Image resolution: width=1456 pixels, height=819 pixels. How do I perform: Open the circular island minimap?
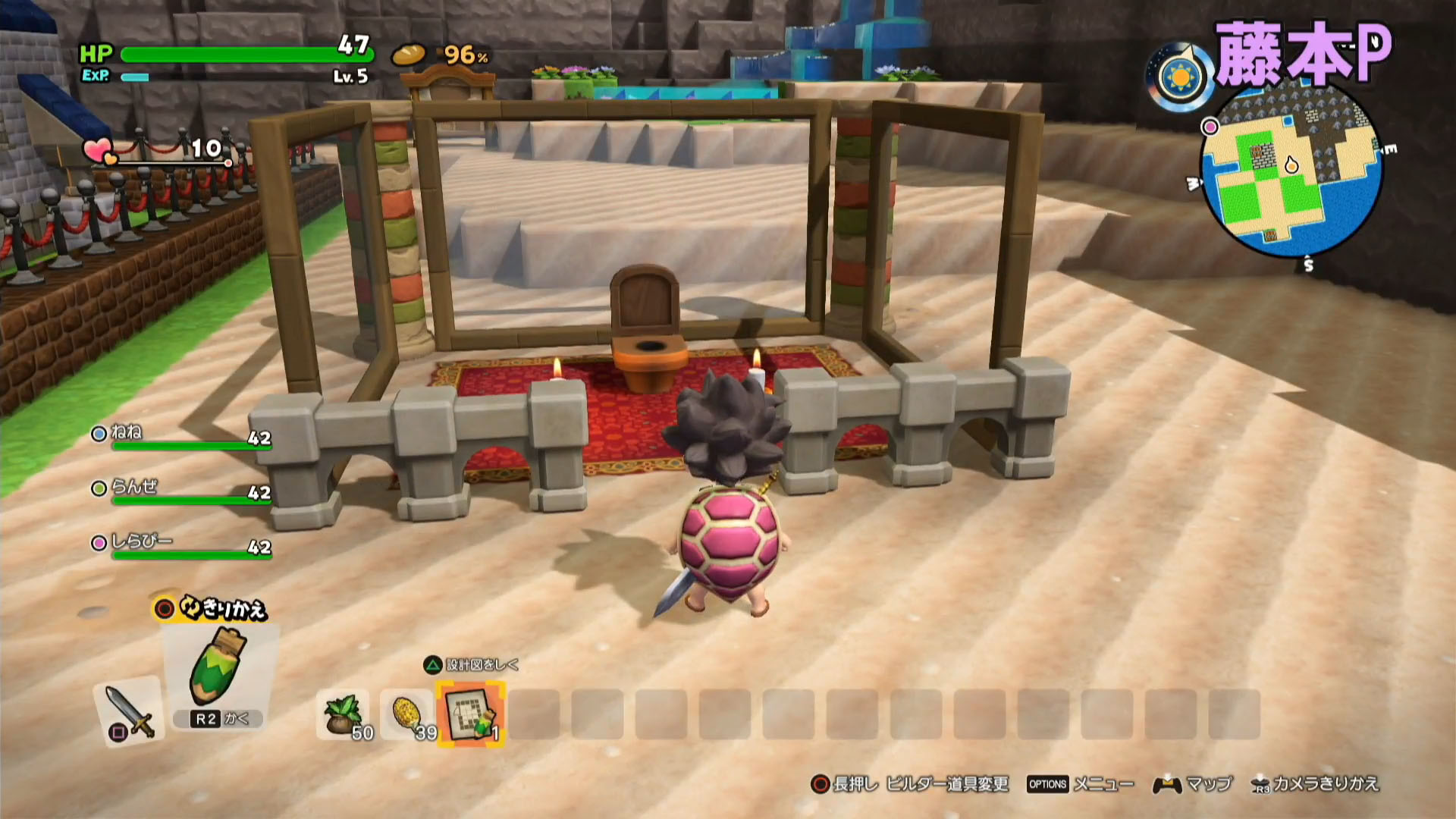[x=1291, y=171]
